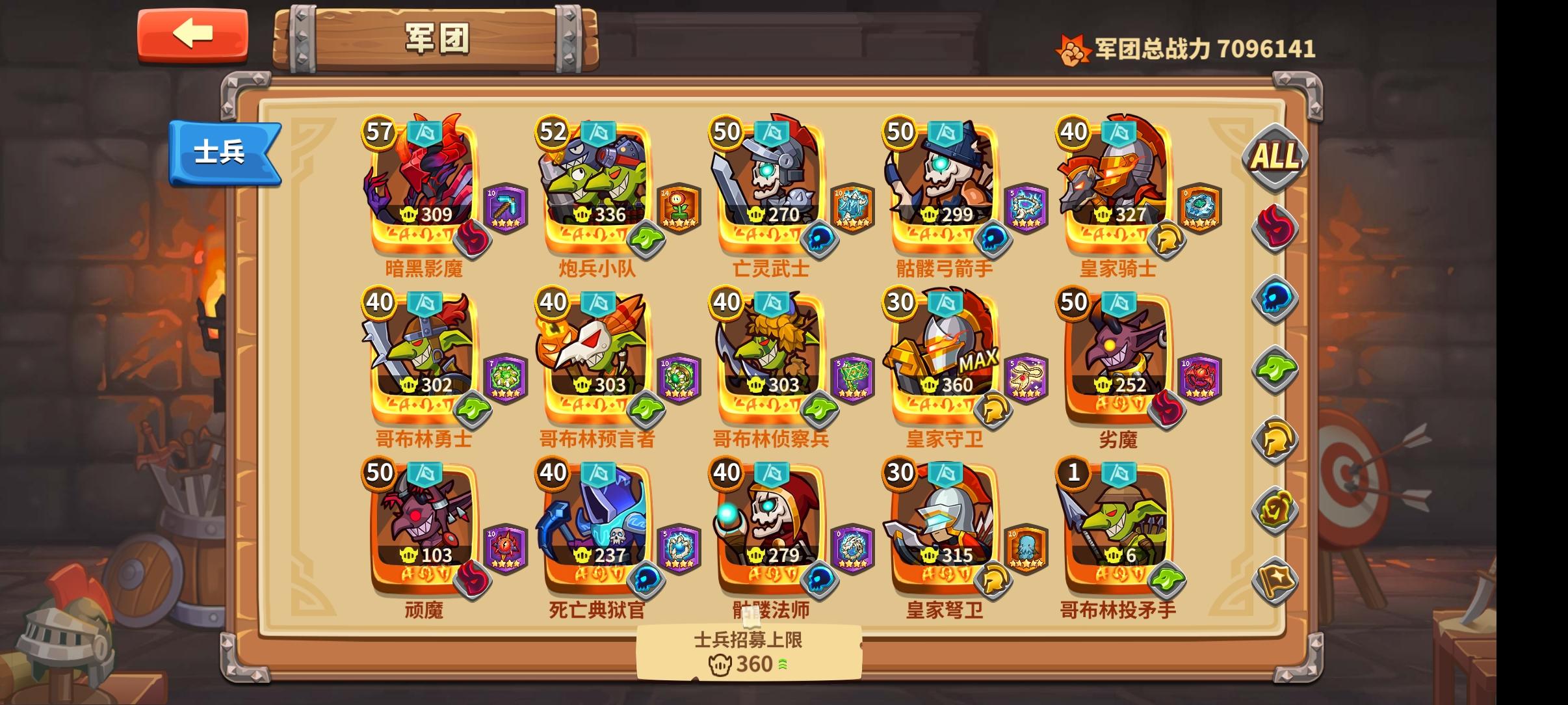The image size is (1568, 705).
Task: Toggle the flag marker on 亡灵武士 card
Action: point(770,132)
